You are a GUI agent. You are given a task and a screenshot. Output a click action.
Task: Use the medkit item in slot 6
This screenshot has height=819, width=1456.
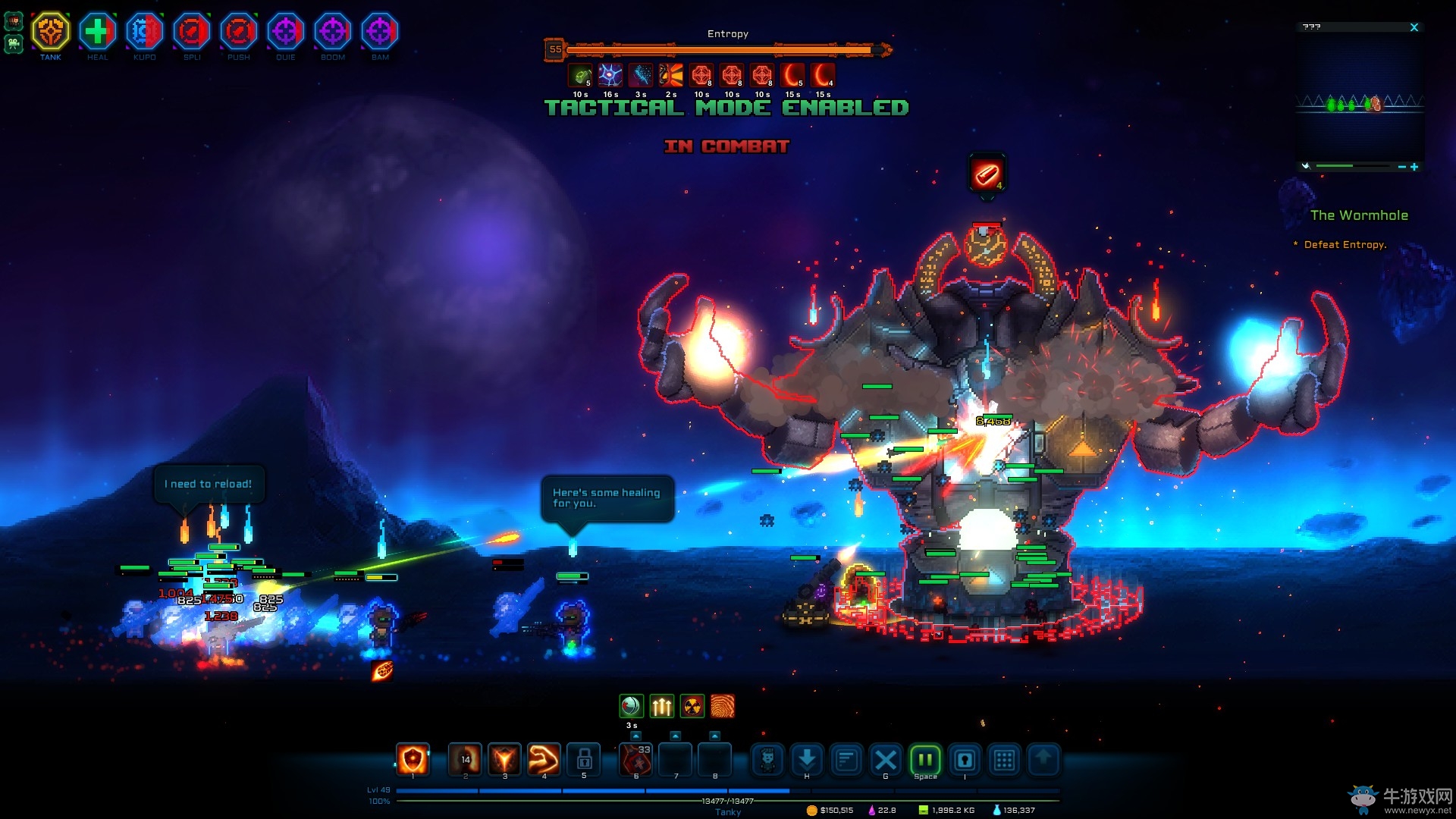[x=635, y=759]
